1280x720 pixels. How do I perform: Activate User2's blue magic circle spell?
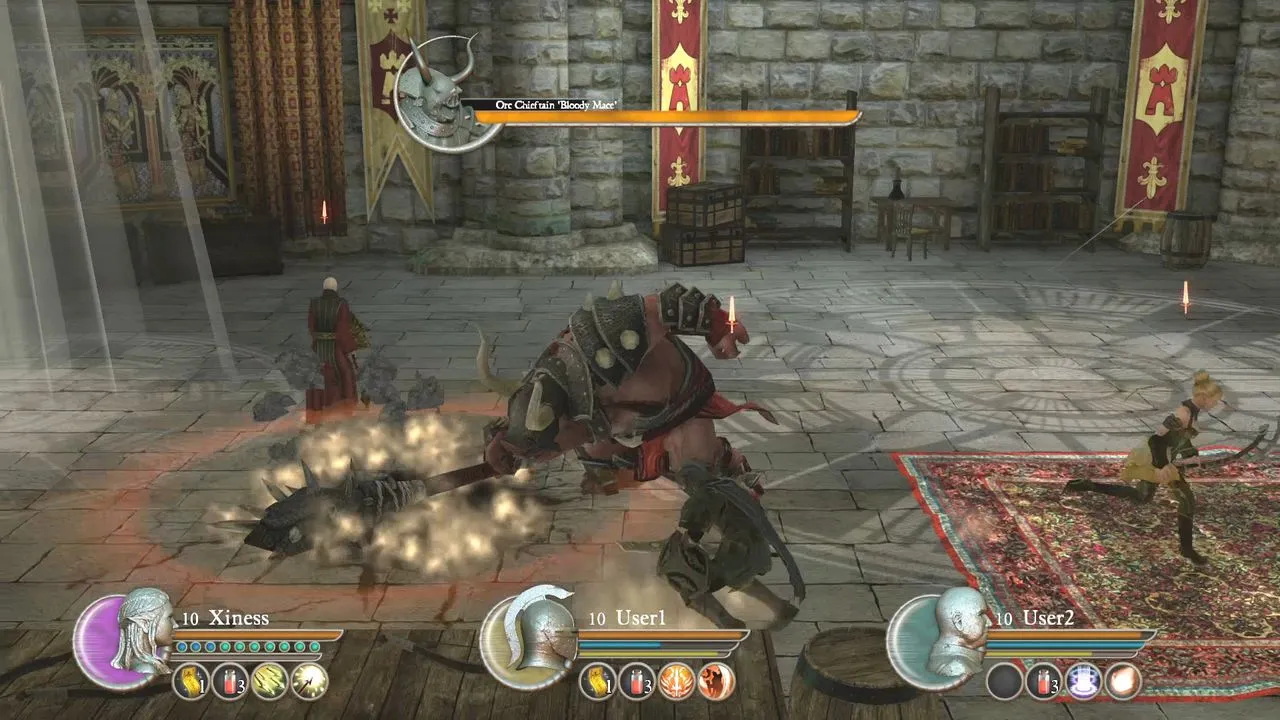(1083, 681)
